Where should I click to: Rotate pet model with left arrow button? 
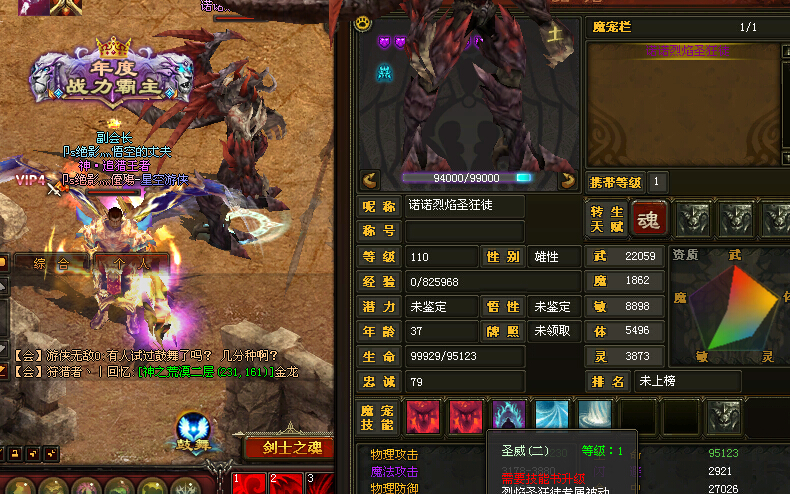coord(370,180)
